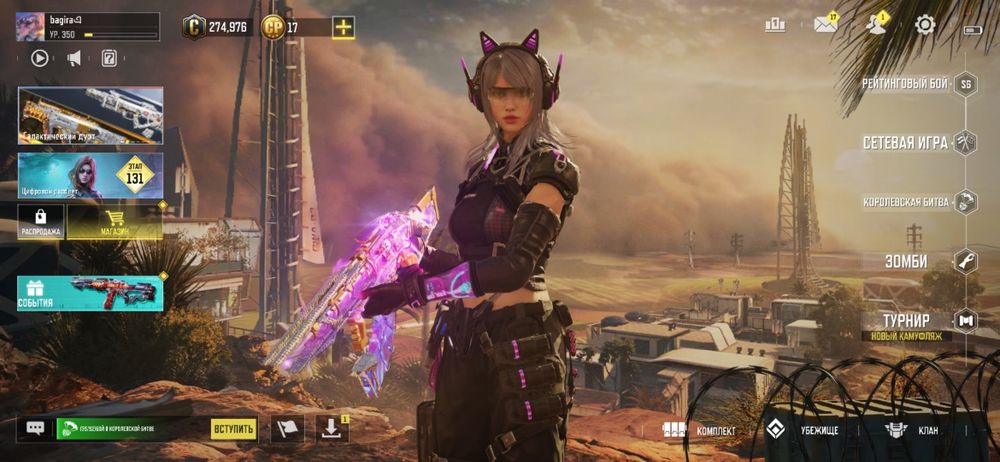Image resolution: width=1000 pixels, height=462 pixels.
Task: Open the Галактический дуэт weapon banner
Action: click(90, 115)
